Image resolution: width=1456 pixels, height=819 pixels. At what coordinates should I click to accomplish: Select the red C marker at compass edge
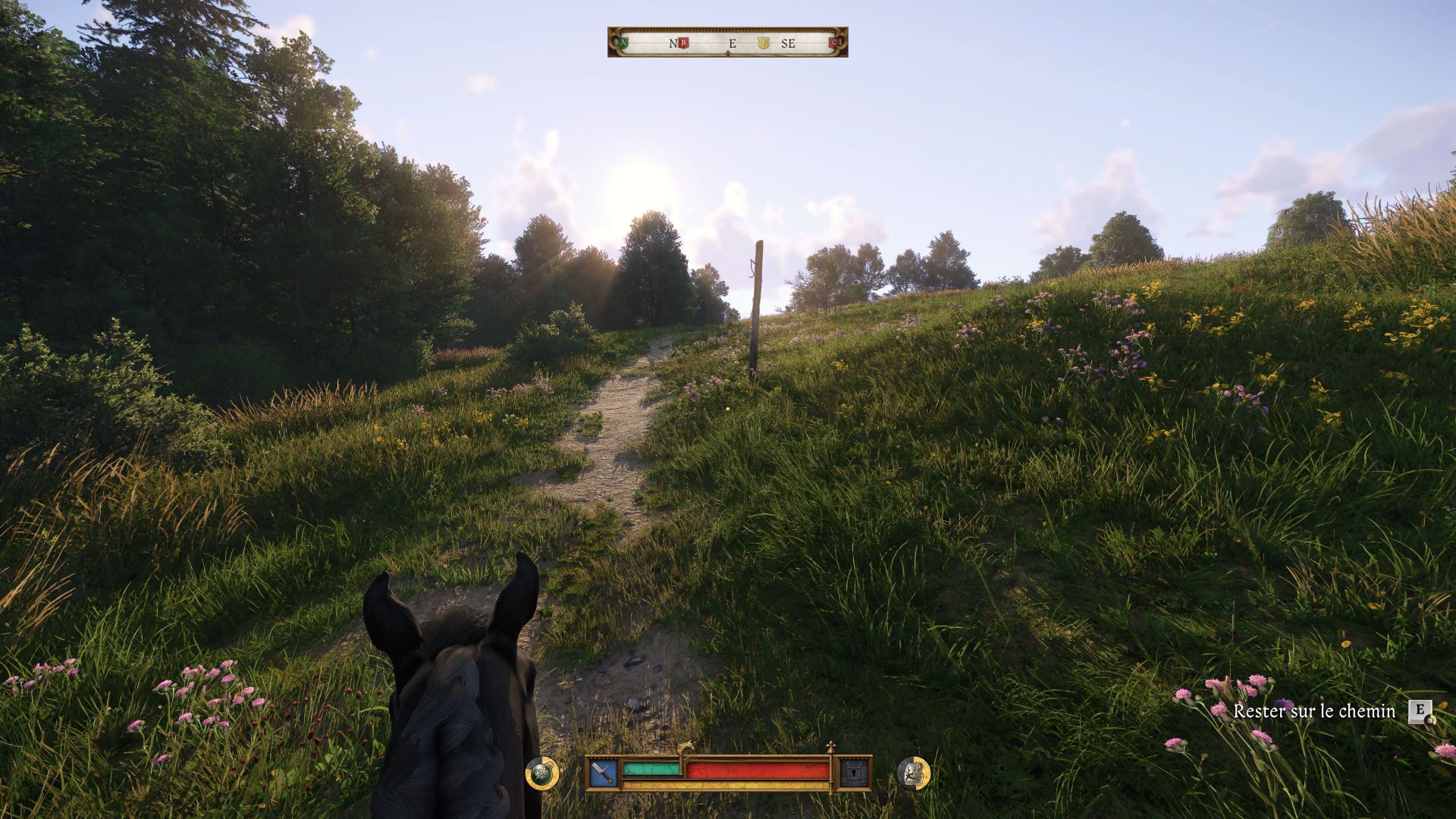[x=836, y=43]
